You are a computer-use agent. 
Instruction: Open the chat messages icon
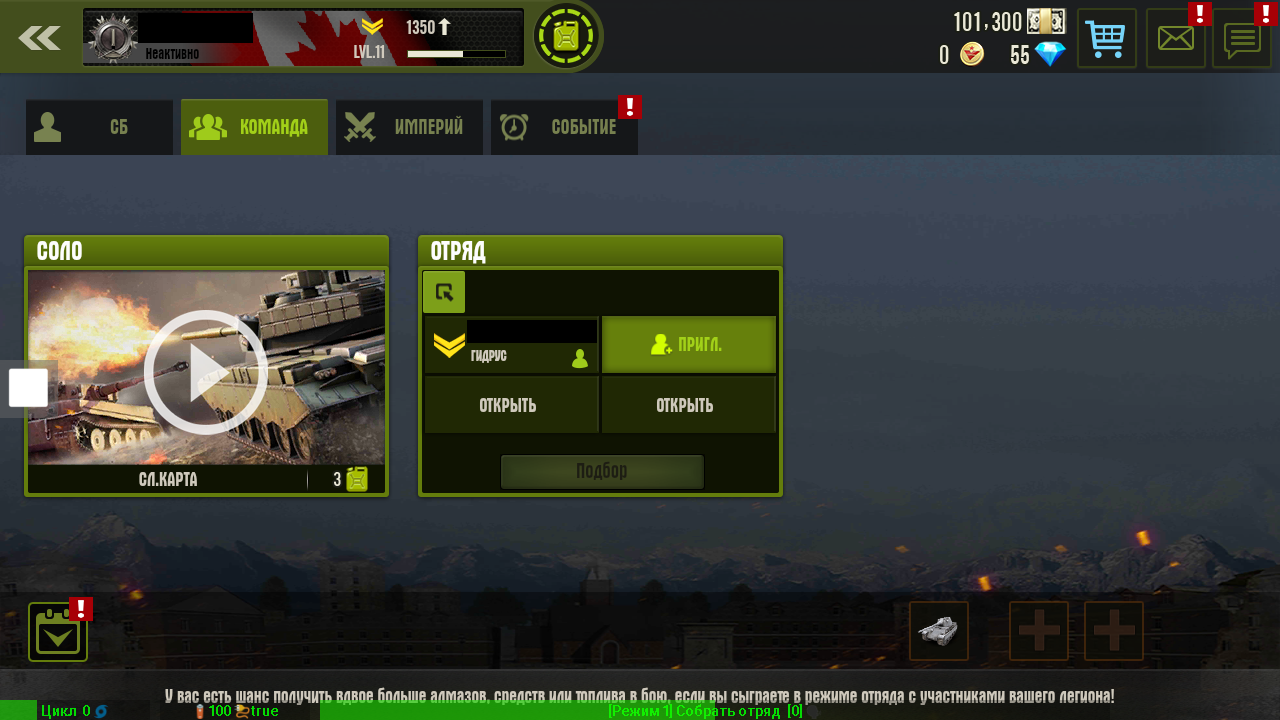[1241, 39]
